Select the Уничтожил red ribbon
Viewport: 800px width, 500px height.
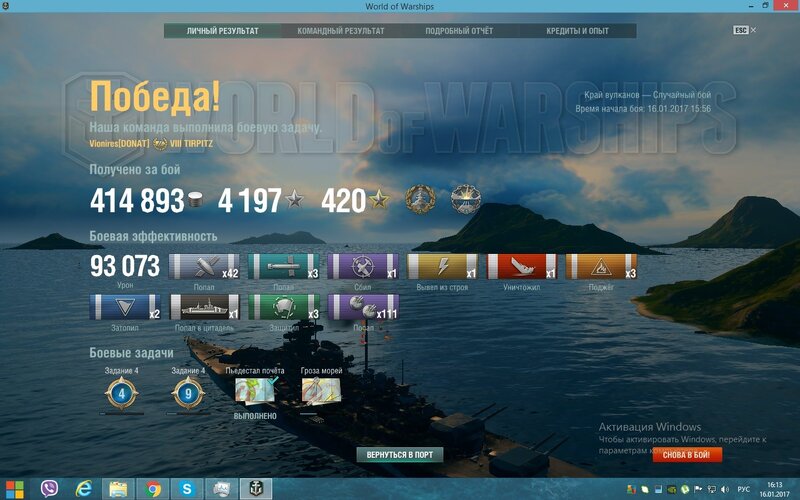[x=522, y=267]
